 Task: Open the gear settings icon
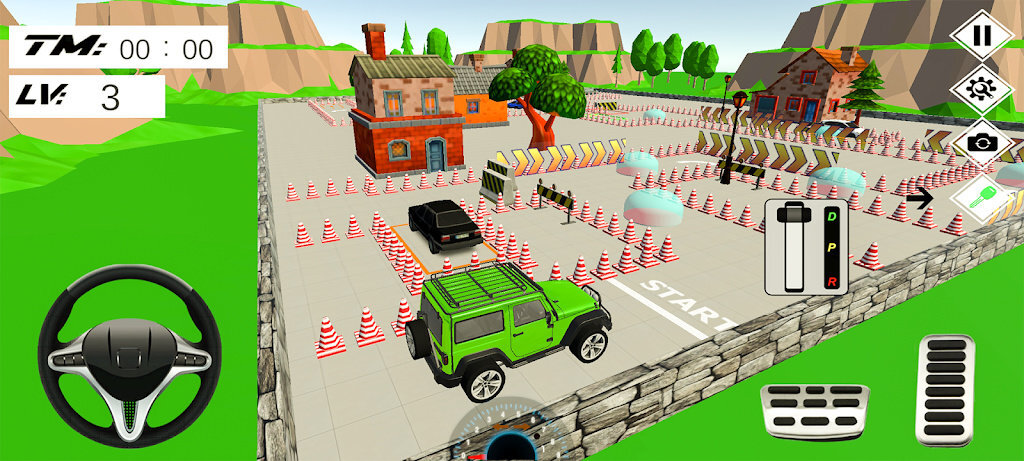982,89
